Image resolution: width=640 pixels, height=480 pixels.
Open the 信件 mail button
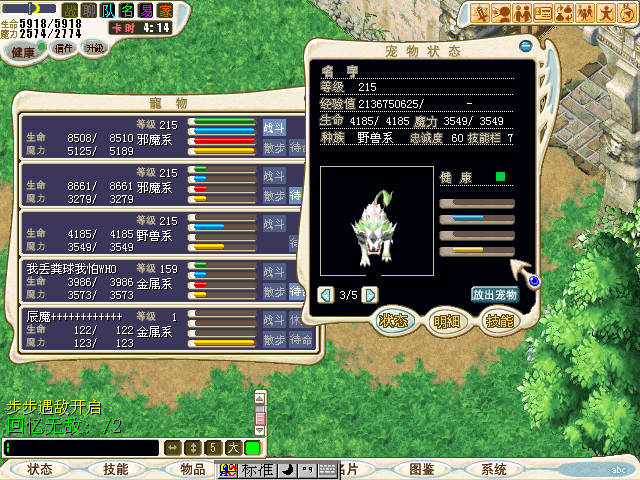tap(62, 47)
